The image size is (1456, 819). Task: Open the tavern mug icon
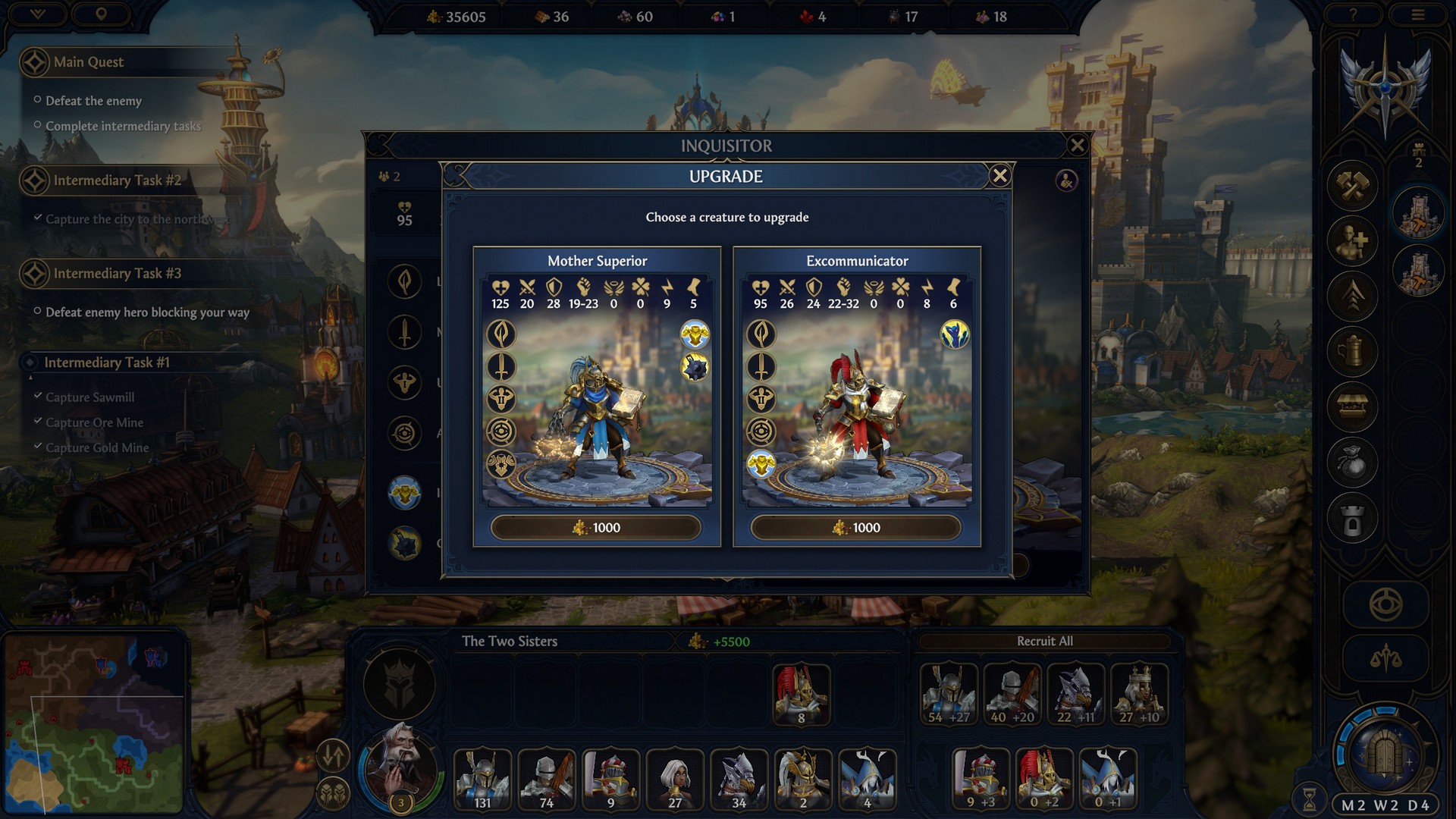(1352, 352)
